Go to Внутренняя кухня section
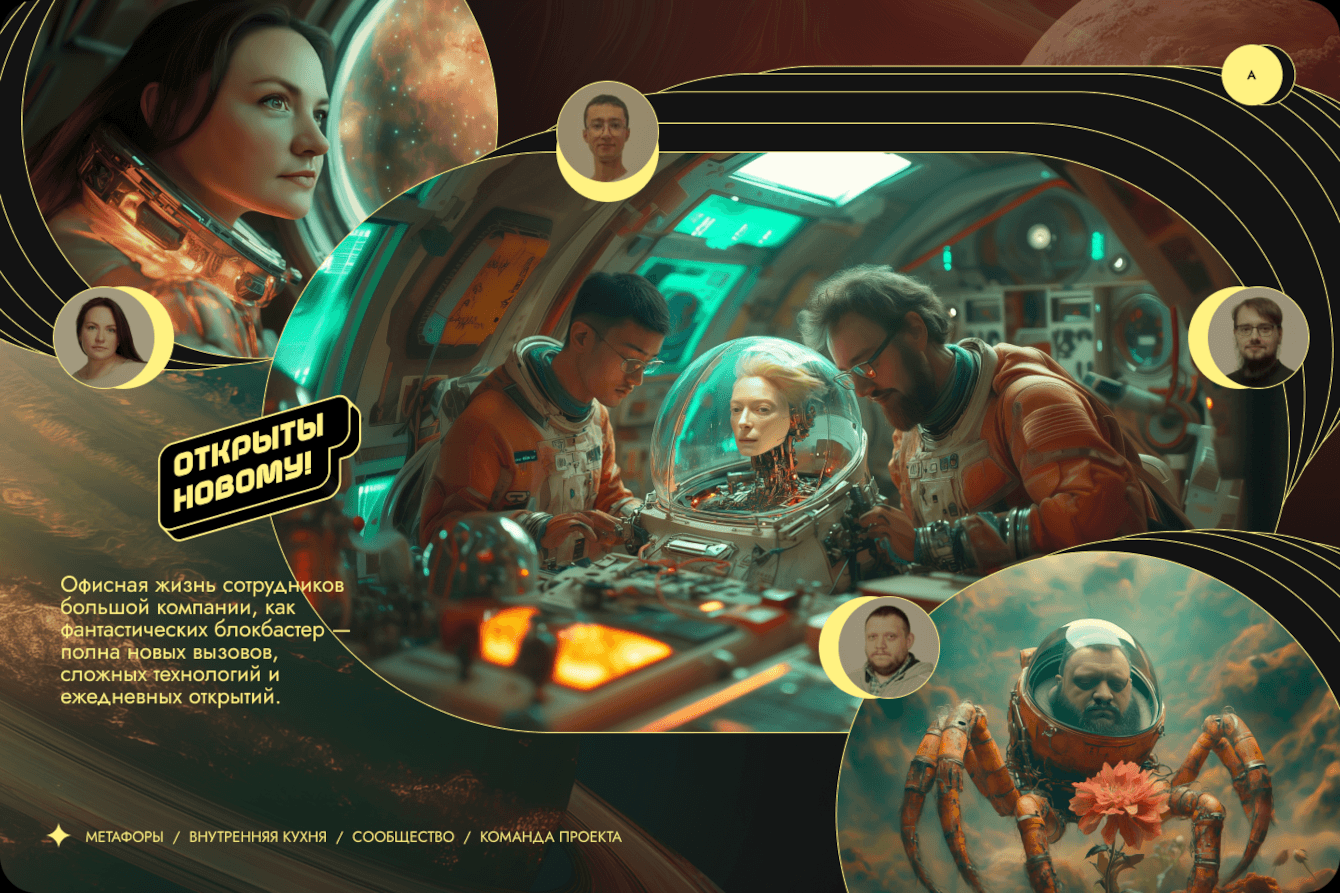Image resolution: width=1340 pixels, height=893 pixels. [257, 837]
